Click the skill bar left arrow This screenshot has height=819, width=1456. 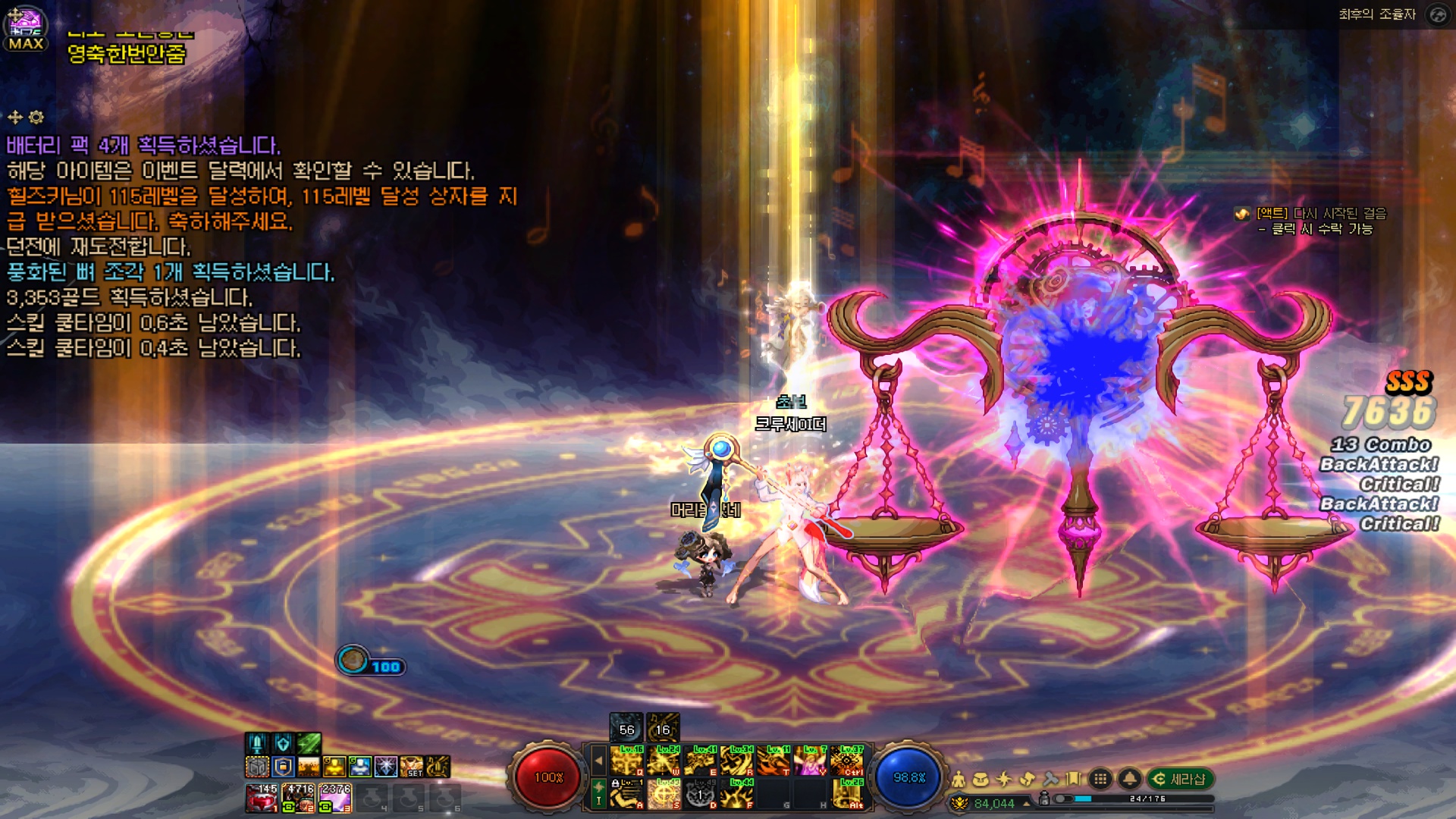coord(598,761)
